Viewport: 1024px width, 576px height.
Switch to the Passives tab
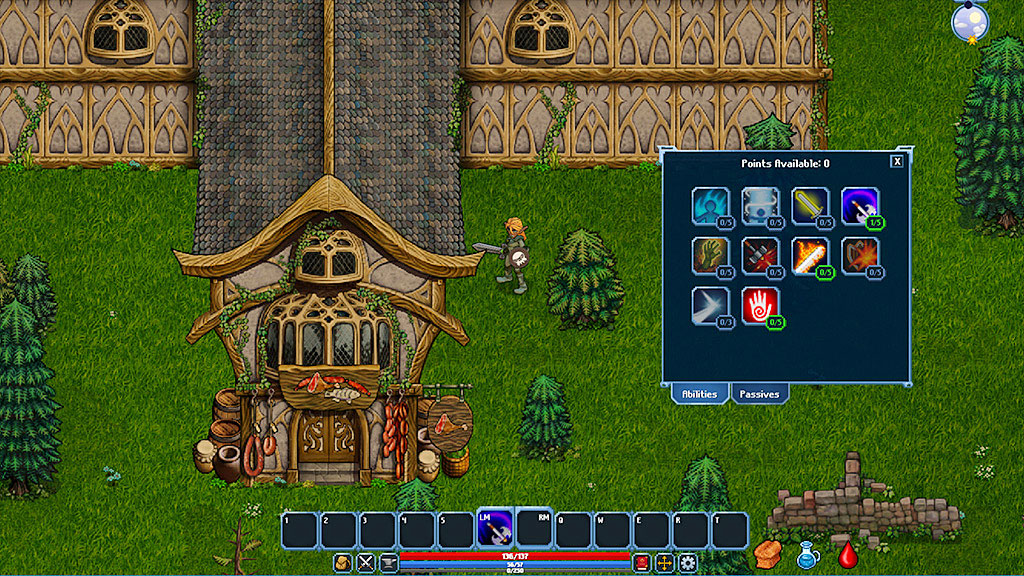(759, 394)
